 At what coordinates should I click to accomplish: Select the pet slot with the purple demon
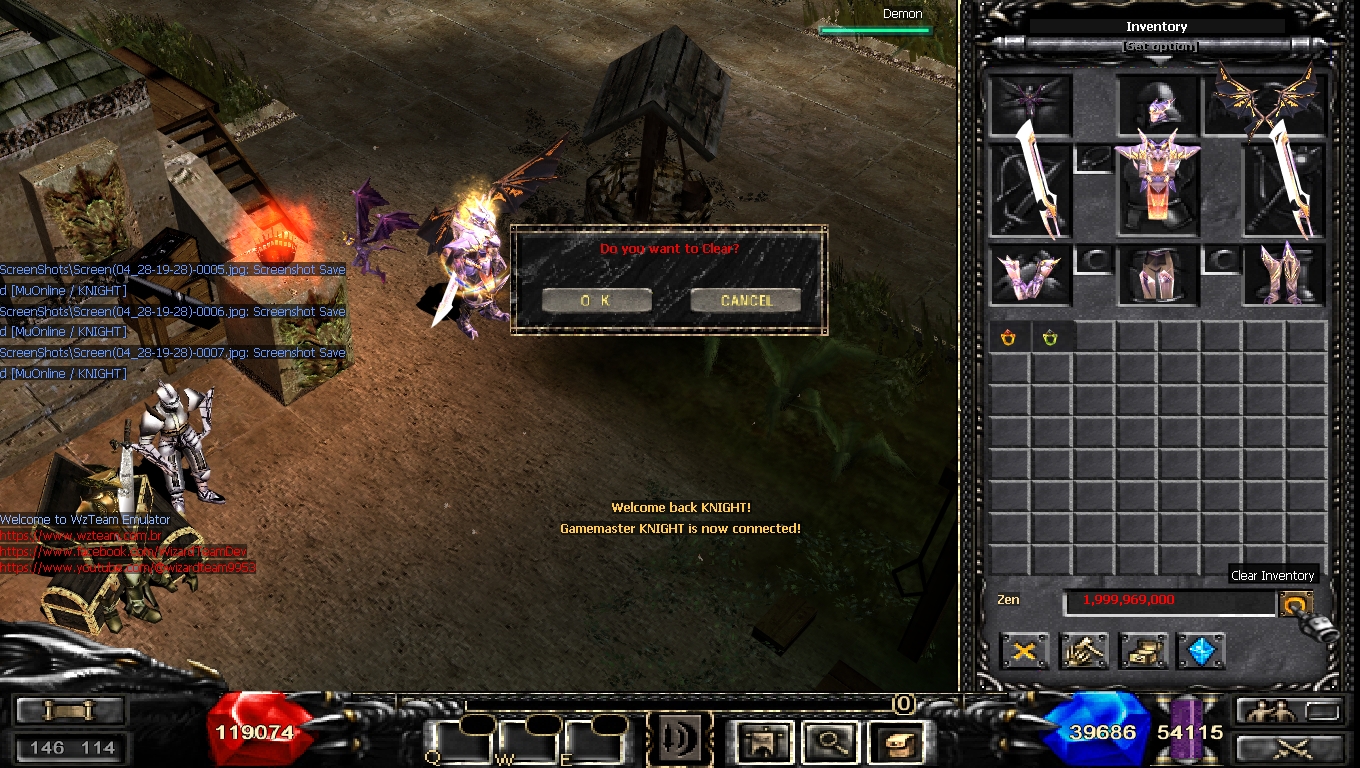click(1030, 103)
